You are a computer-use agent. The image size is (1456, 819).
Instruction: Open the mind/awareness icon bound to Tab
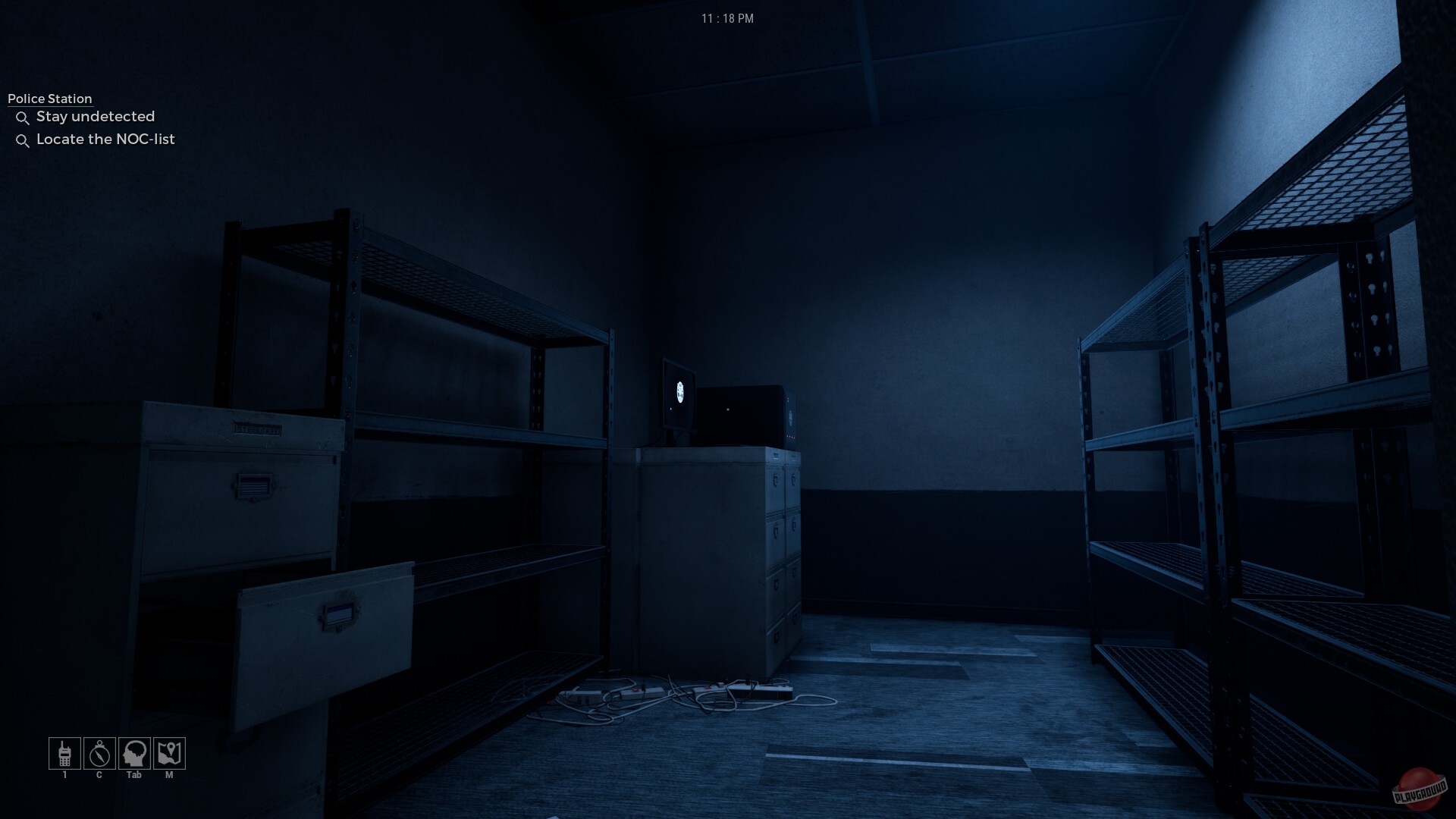tap(134, 753)
